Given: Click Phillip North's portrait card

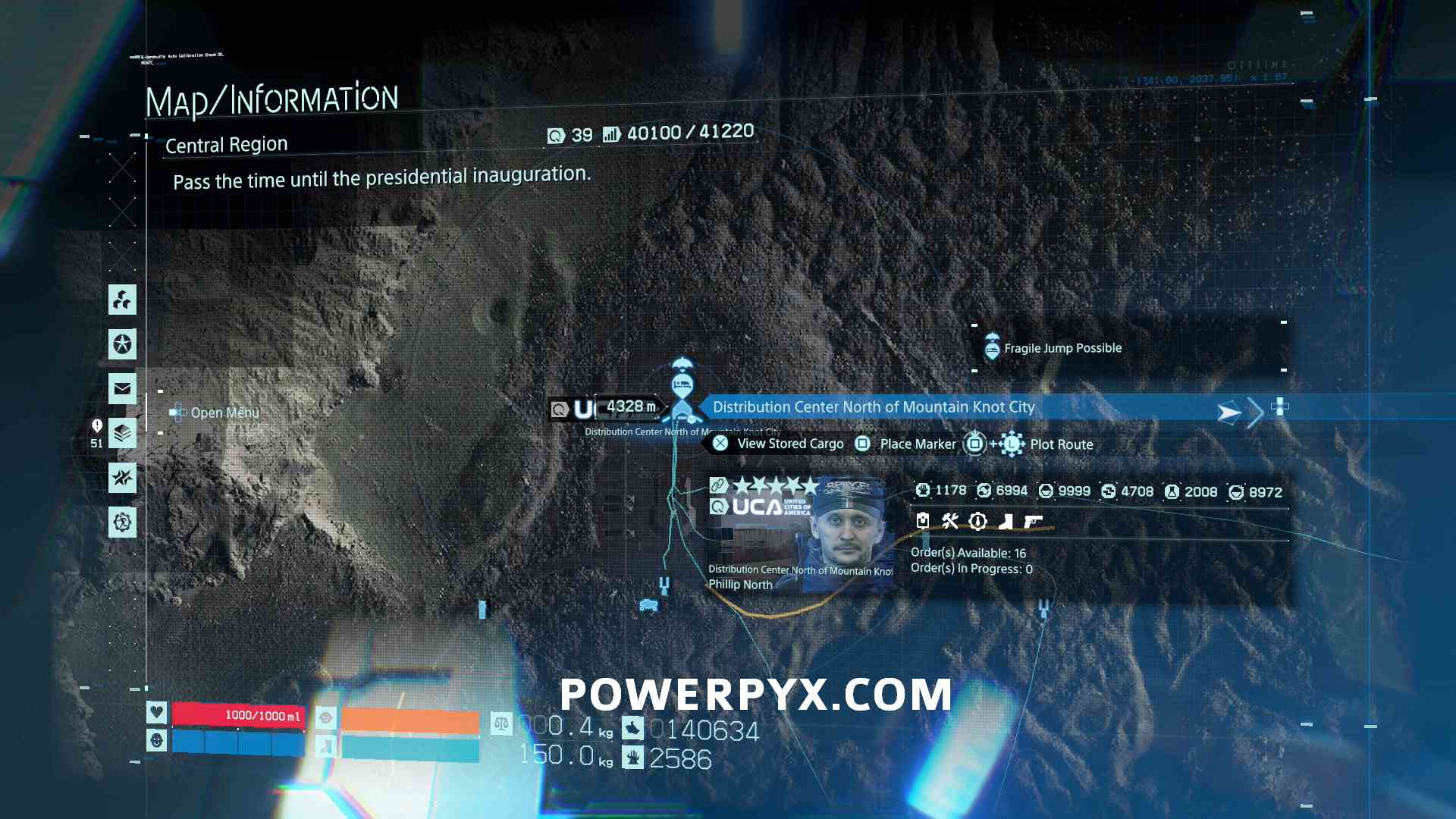Looking at the screenshot, I should (x=800, y=535).
